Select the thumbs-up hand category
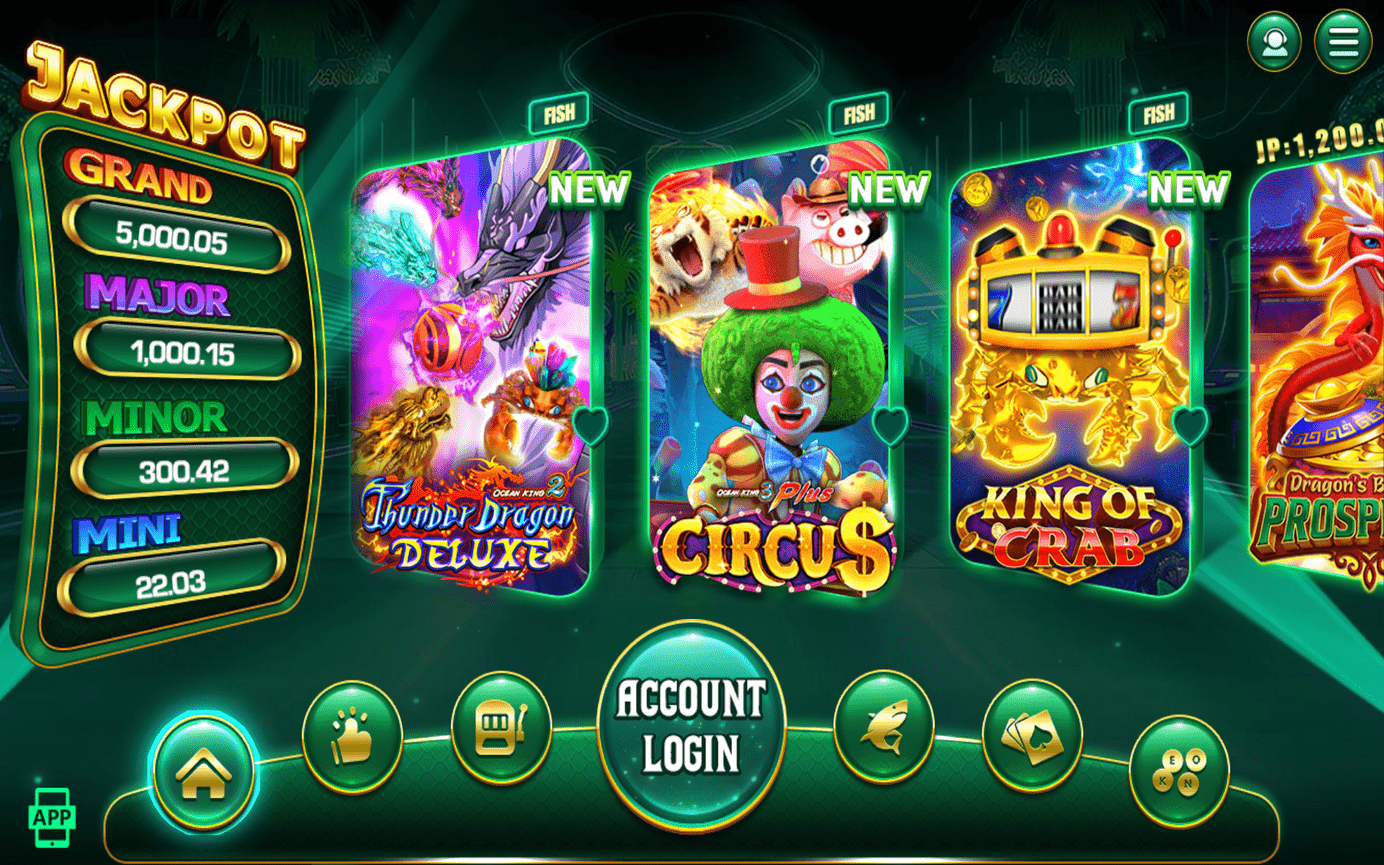1384x865 pixels. pyautogui.click(x=352, y=736)
